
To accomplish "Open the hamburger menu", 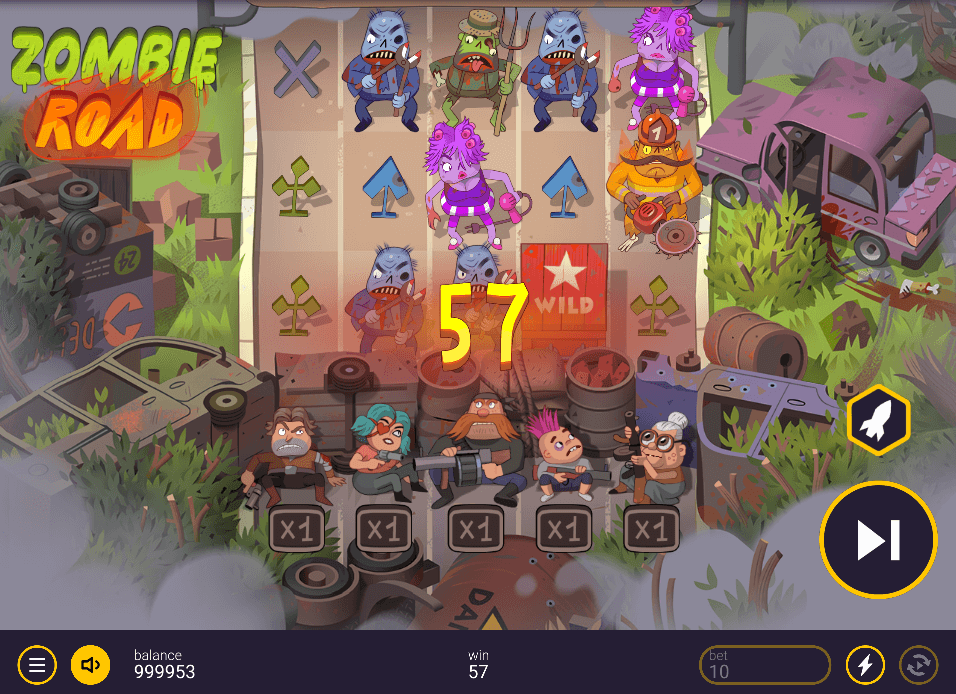I will [37, 664].
